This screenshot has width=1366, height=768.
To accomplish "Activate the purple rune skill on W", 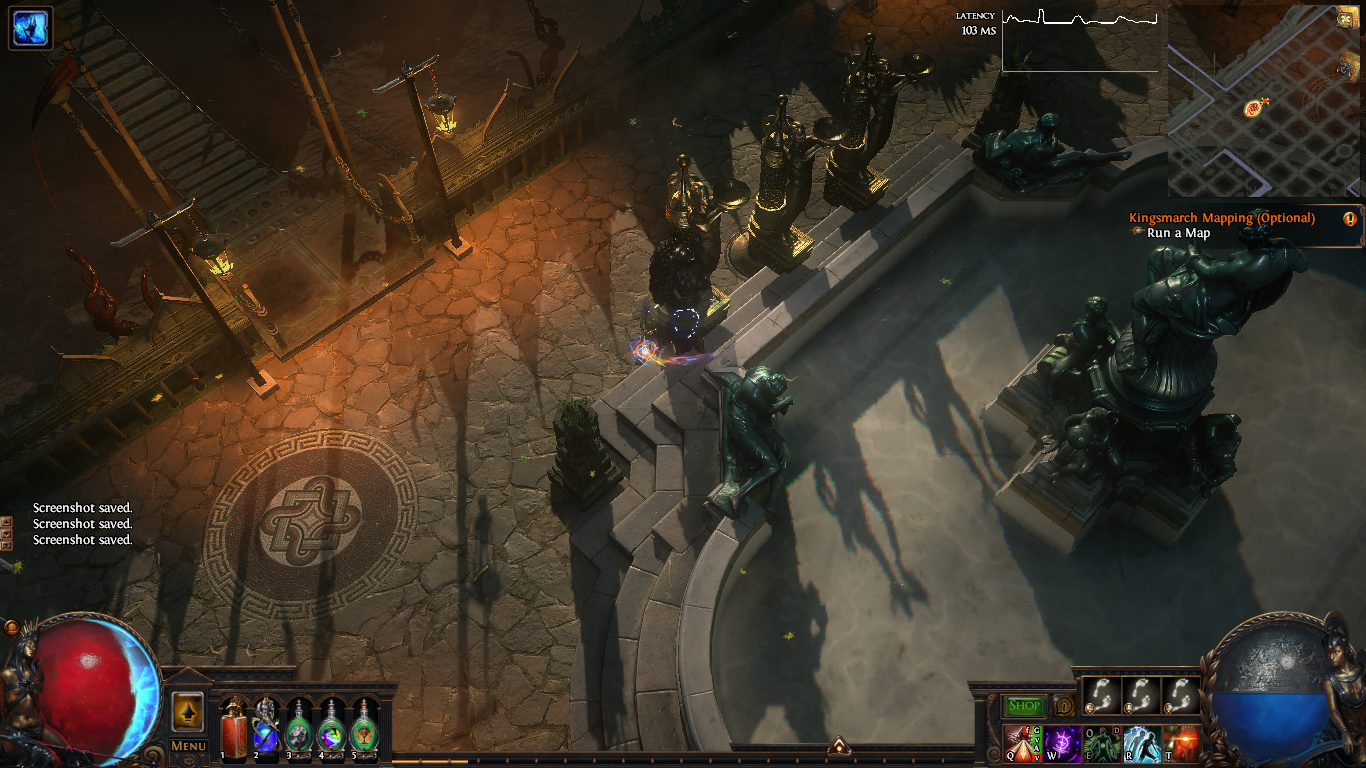I will tap(1060, 744).
